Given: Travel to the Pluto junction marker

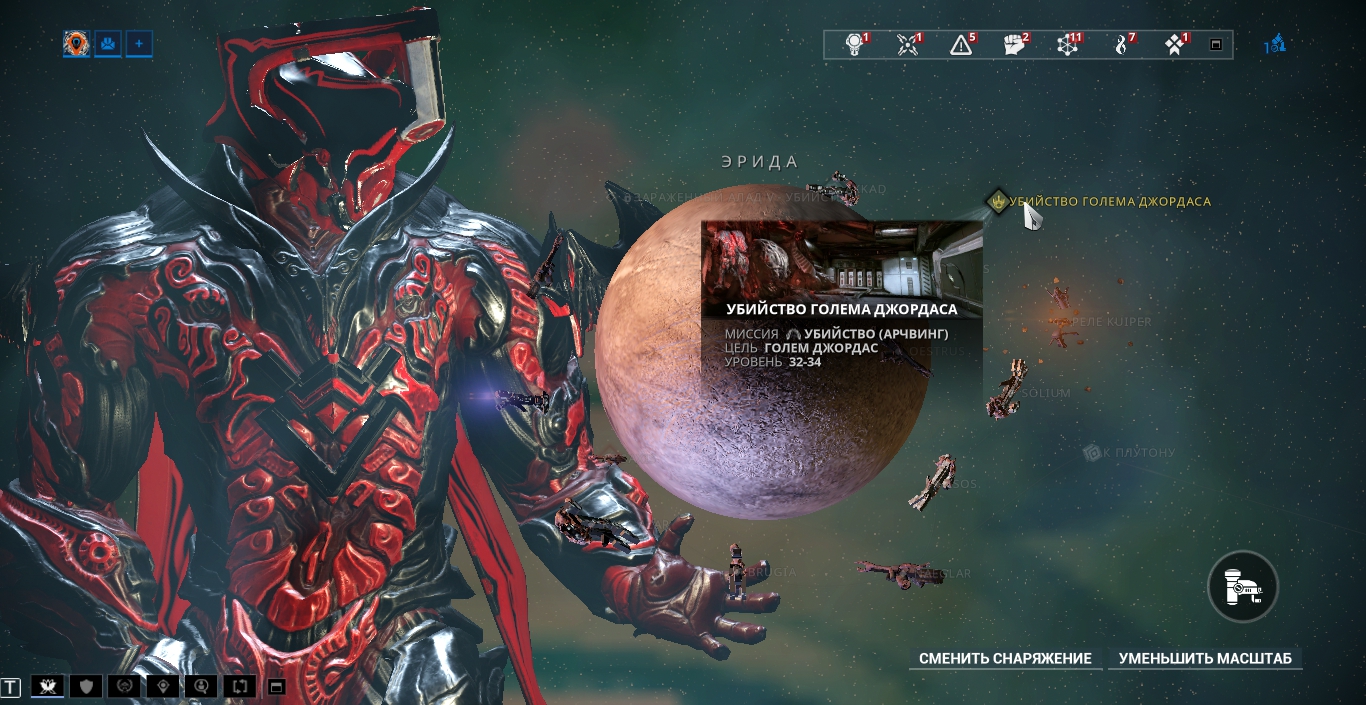Looking at the screenshot, I should (x=1092, y=453).
